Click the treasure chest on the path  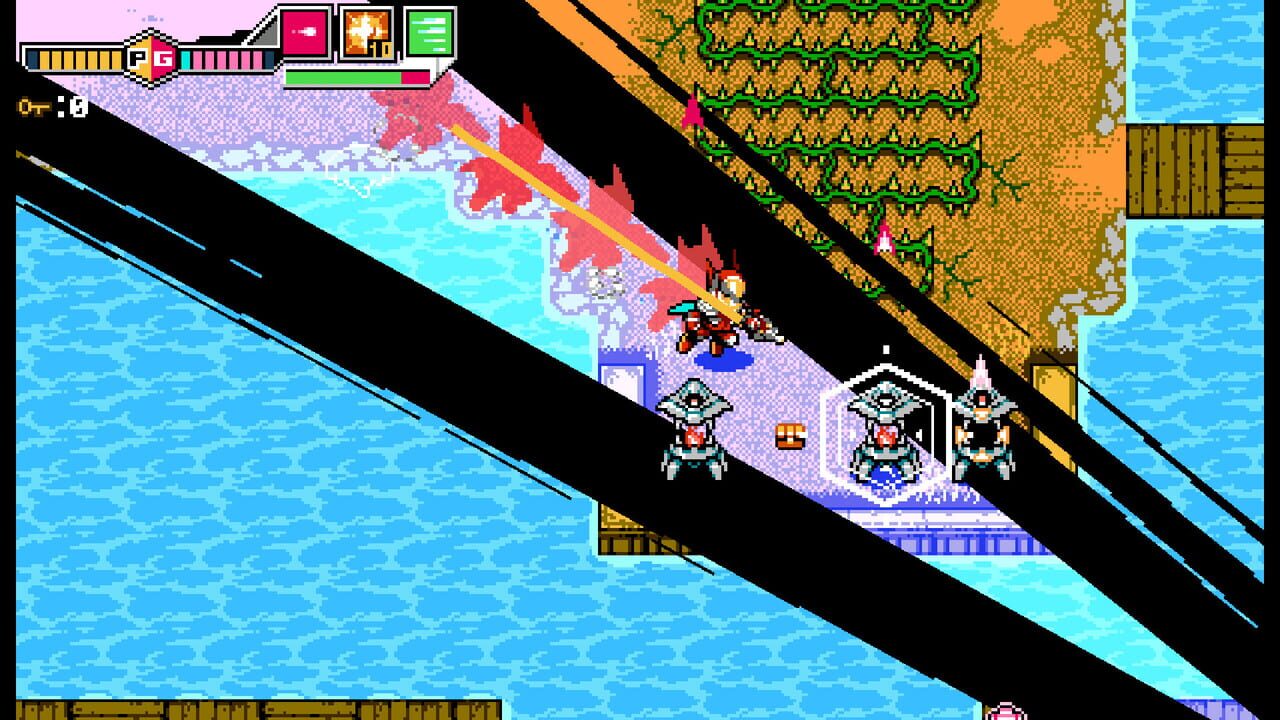789,434
